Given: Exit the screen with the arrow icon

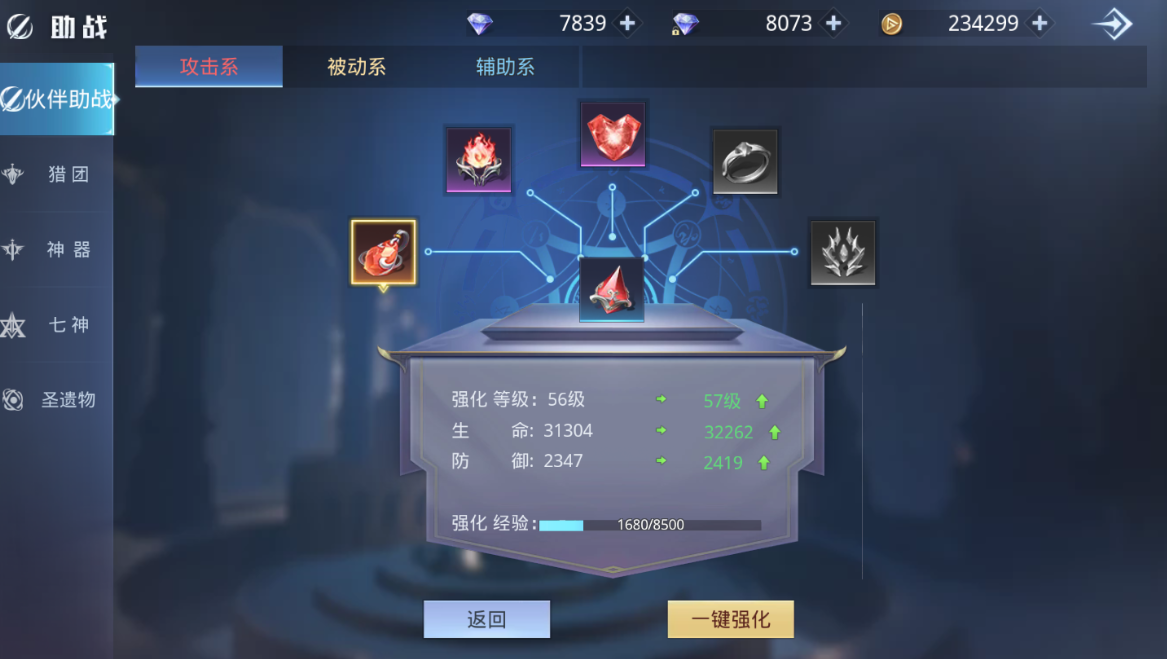Looking at the screenshot, I should [1113, 24].
